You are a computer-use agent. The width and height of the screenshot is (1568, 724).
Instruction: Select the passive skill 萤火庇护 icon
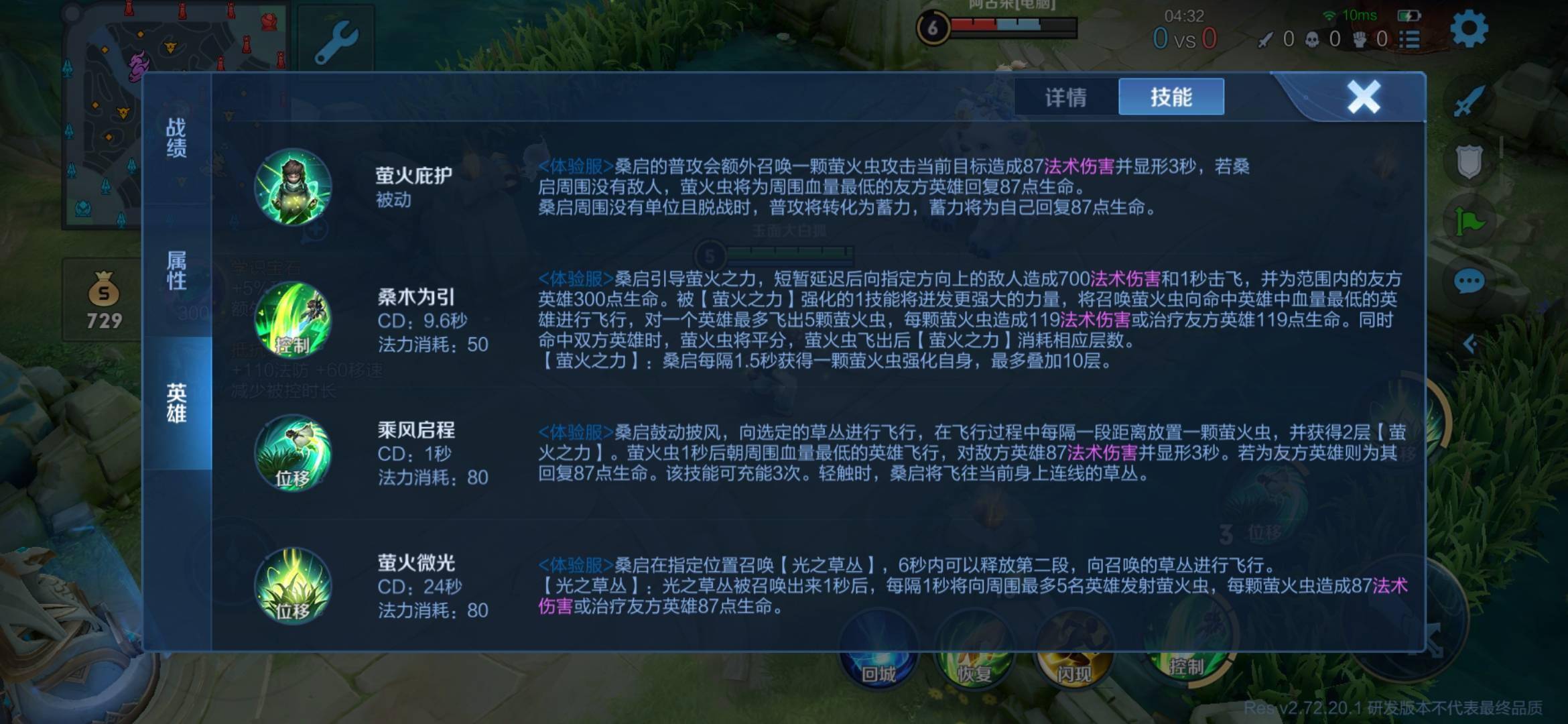point(293,190)
